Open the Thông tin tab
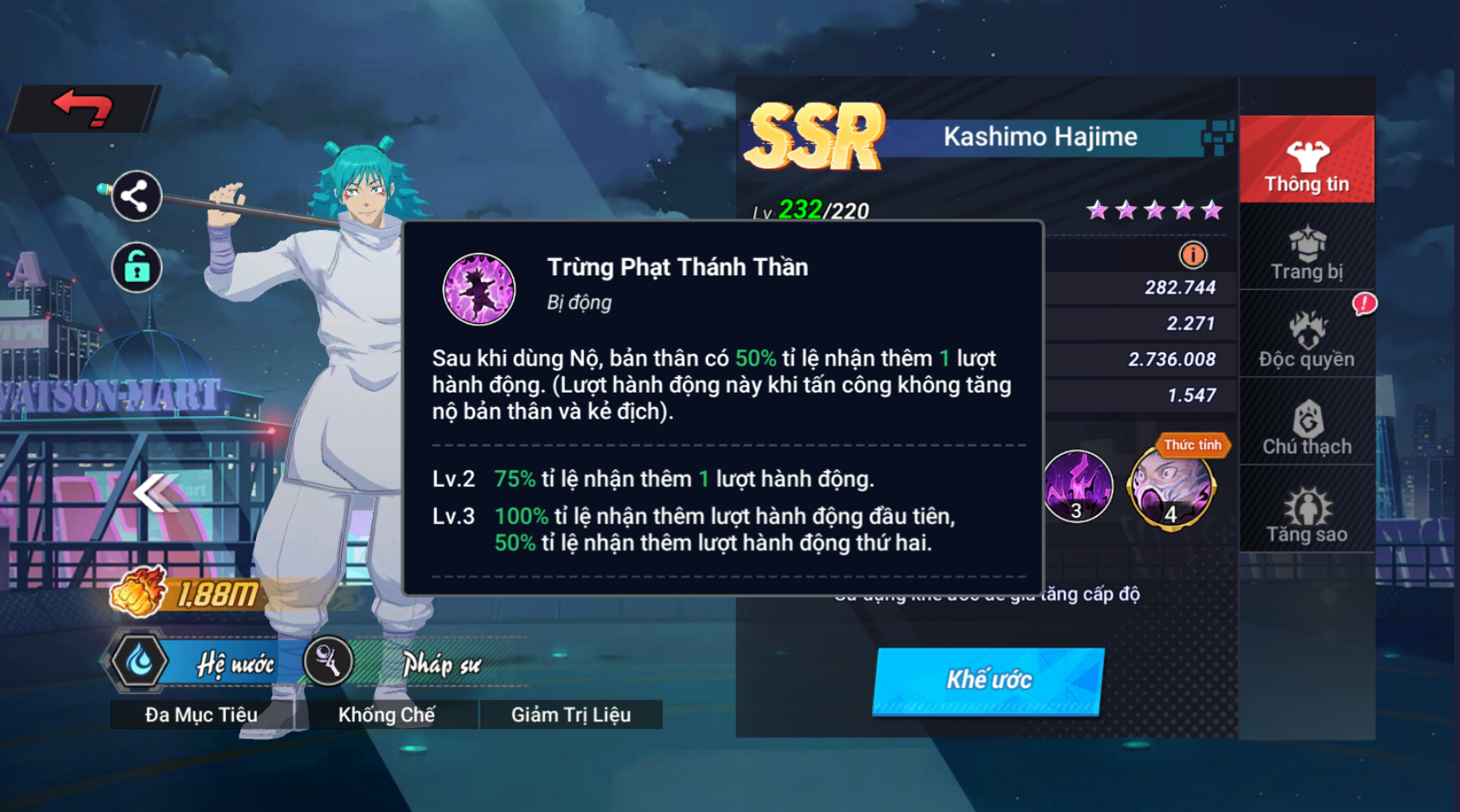 pos(1306,161)
